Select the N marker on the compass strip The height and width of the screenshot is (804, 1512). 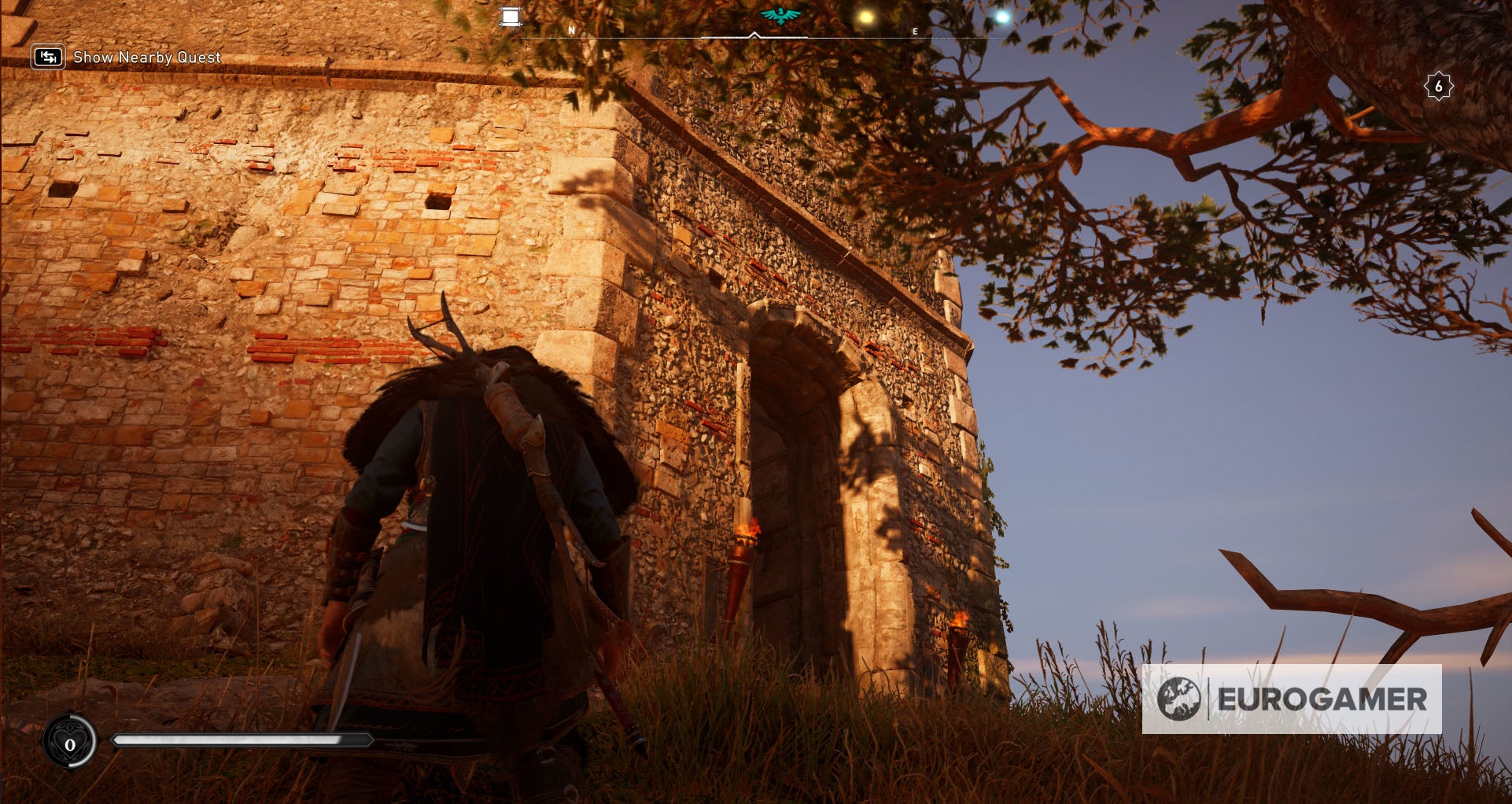tap(571, 29)
